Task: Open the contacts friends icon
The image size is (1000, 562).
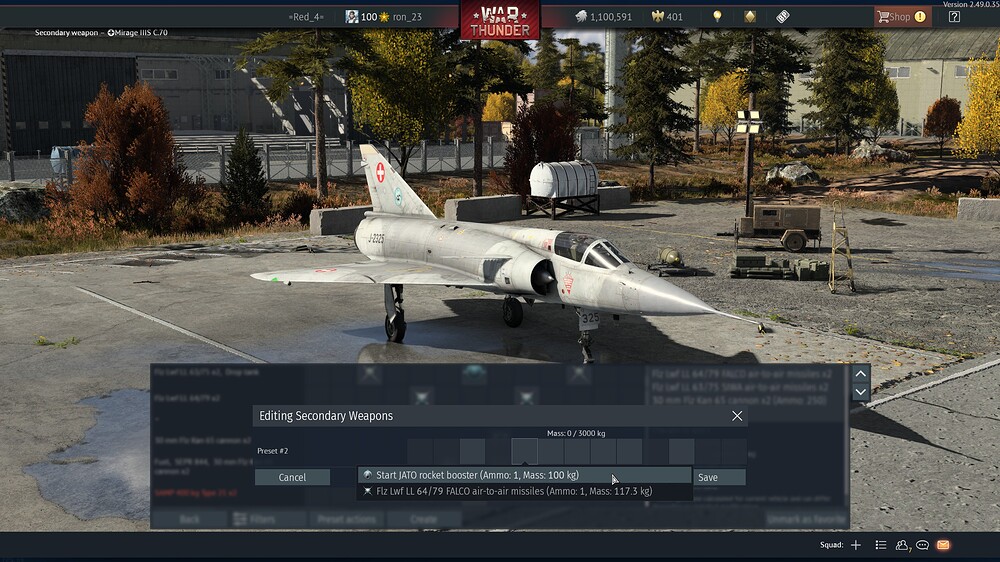Action: pyautogui.click(x=902, y=545)
